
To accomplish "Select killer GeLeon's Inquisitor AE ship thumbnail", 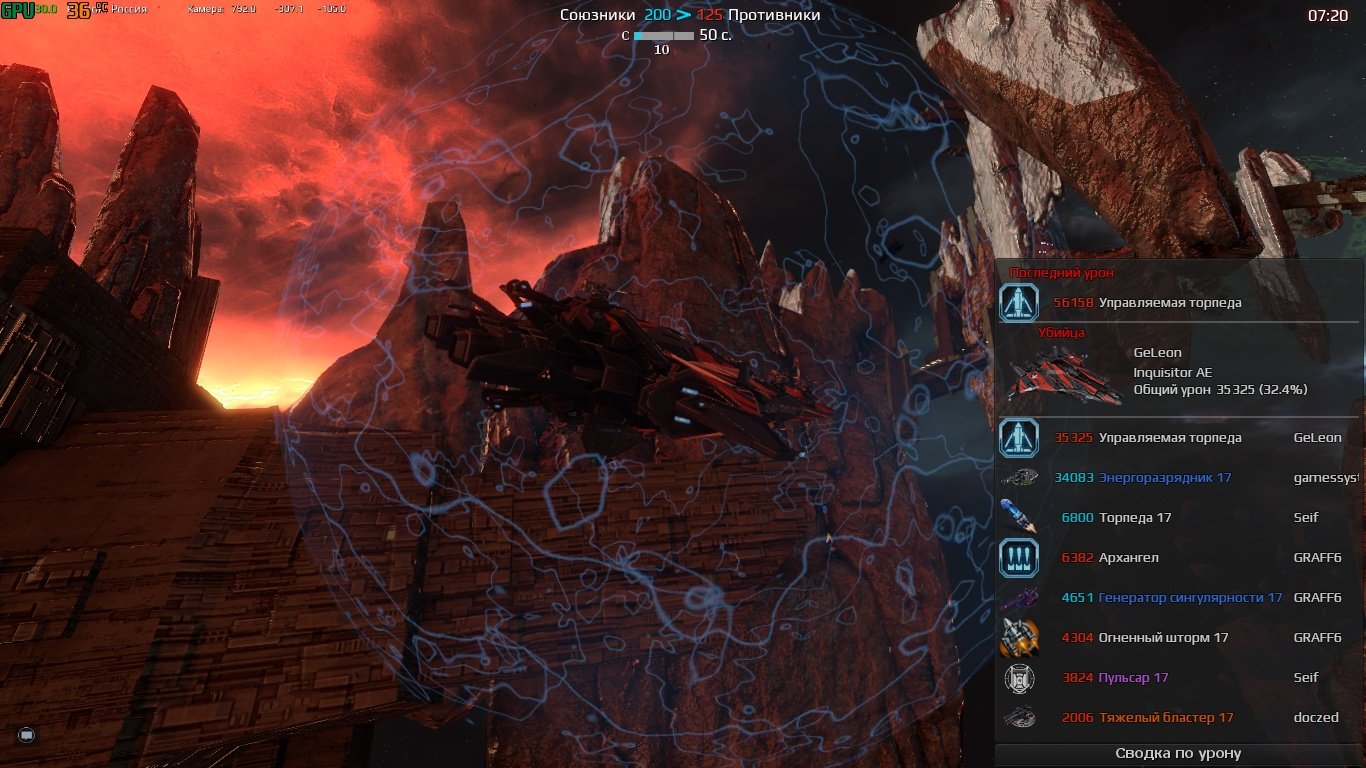I will pyautogui.click(x=1064, y=375).
